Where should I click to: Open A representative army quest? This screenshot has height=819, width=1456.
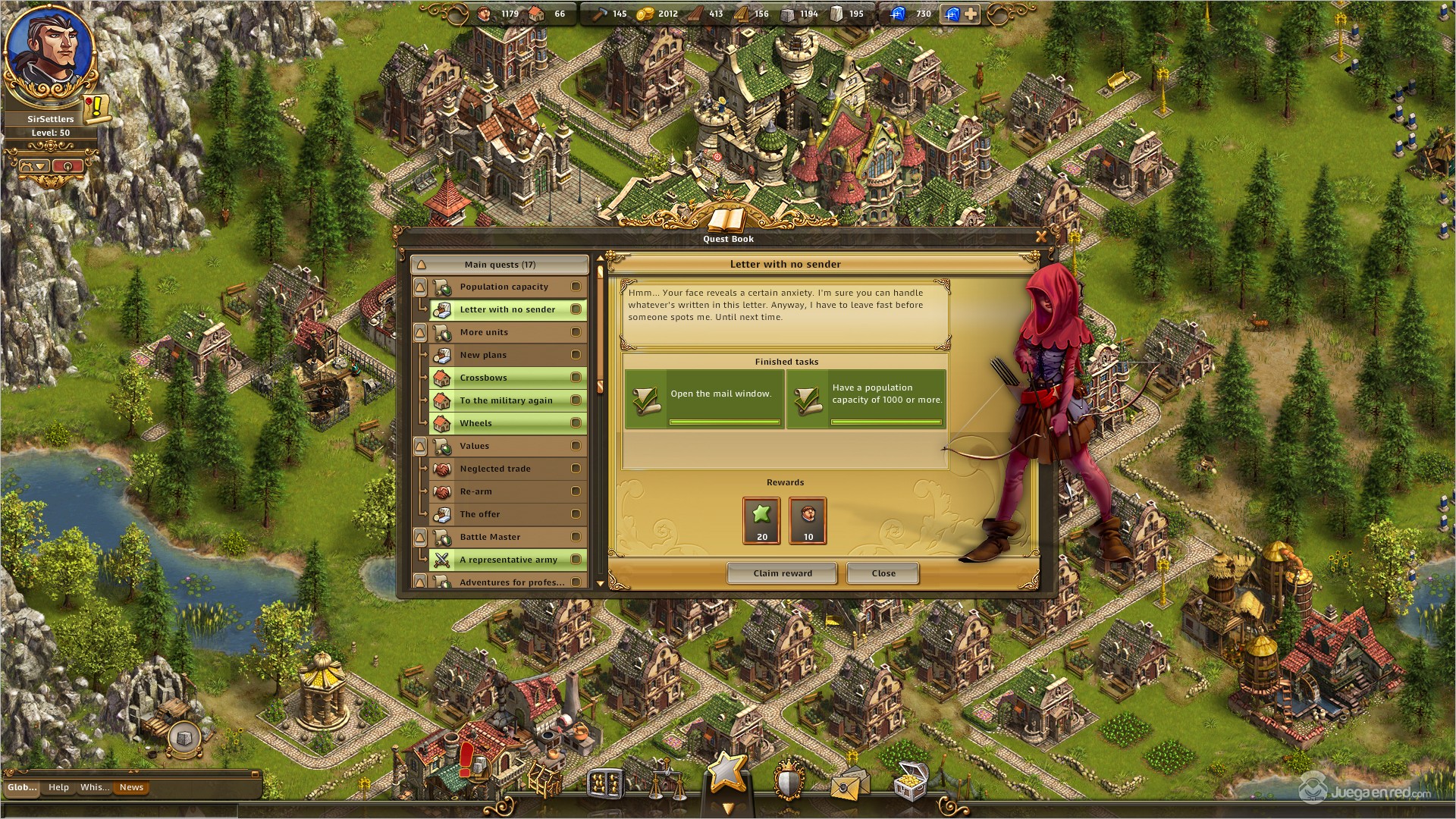(508, 560)
